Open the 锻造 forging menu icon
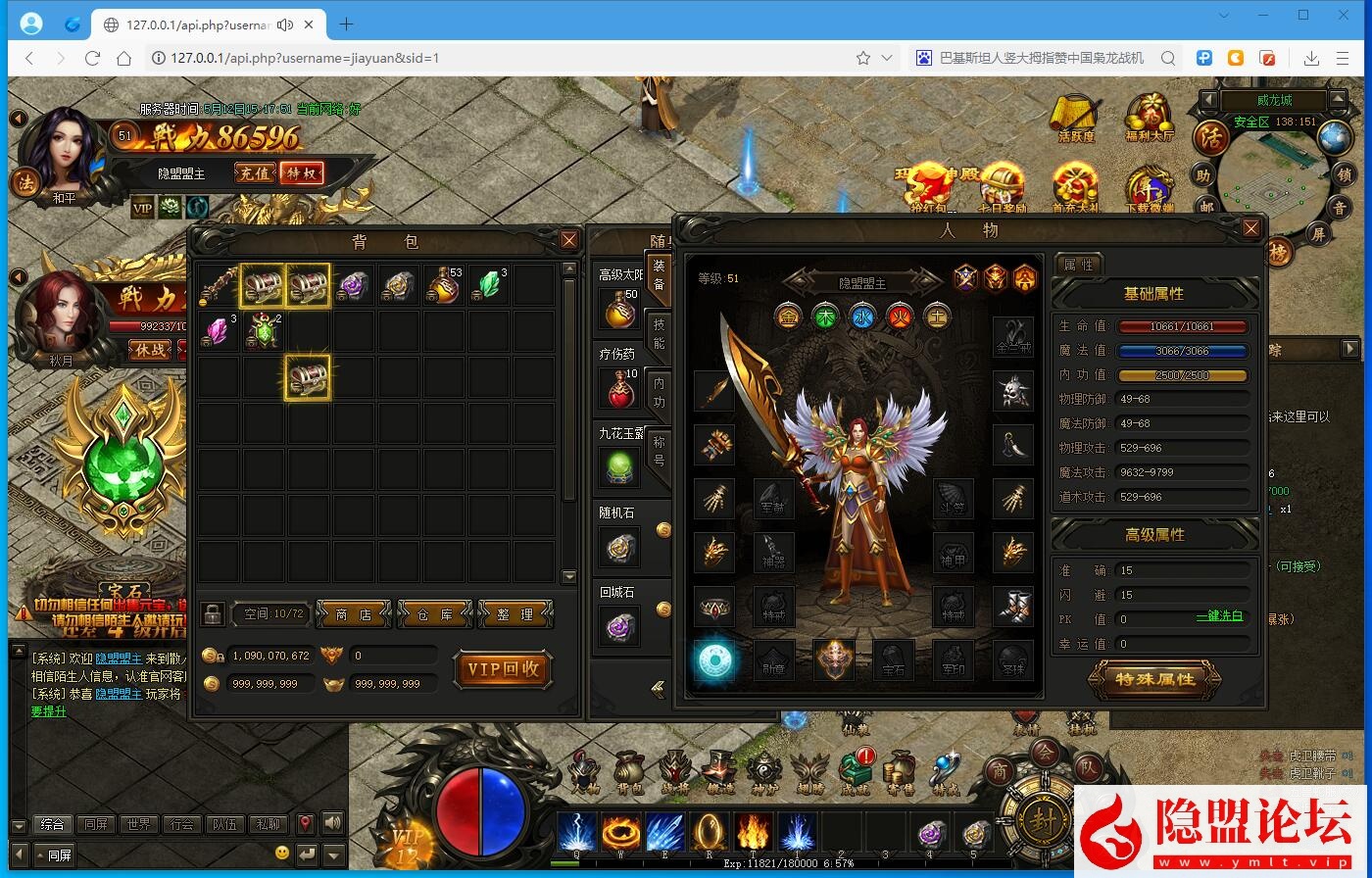Screen dimensions: 1372x878 coord(719,772)
